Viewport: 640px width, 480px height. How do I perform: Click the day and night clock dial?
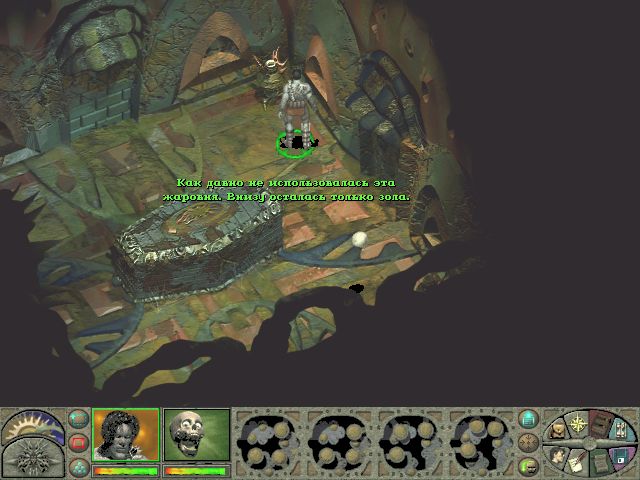pos(33,424)
